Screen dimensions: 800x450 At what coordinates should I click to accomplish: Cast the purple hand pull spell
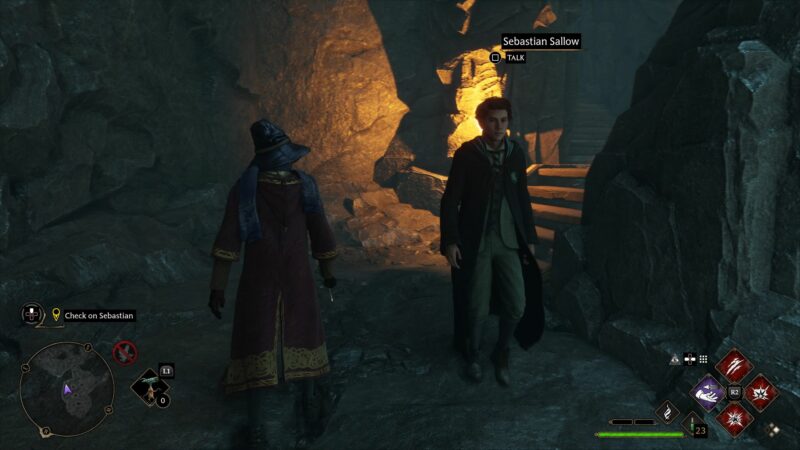(x=708, y=392)
